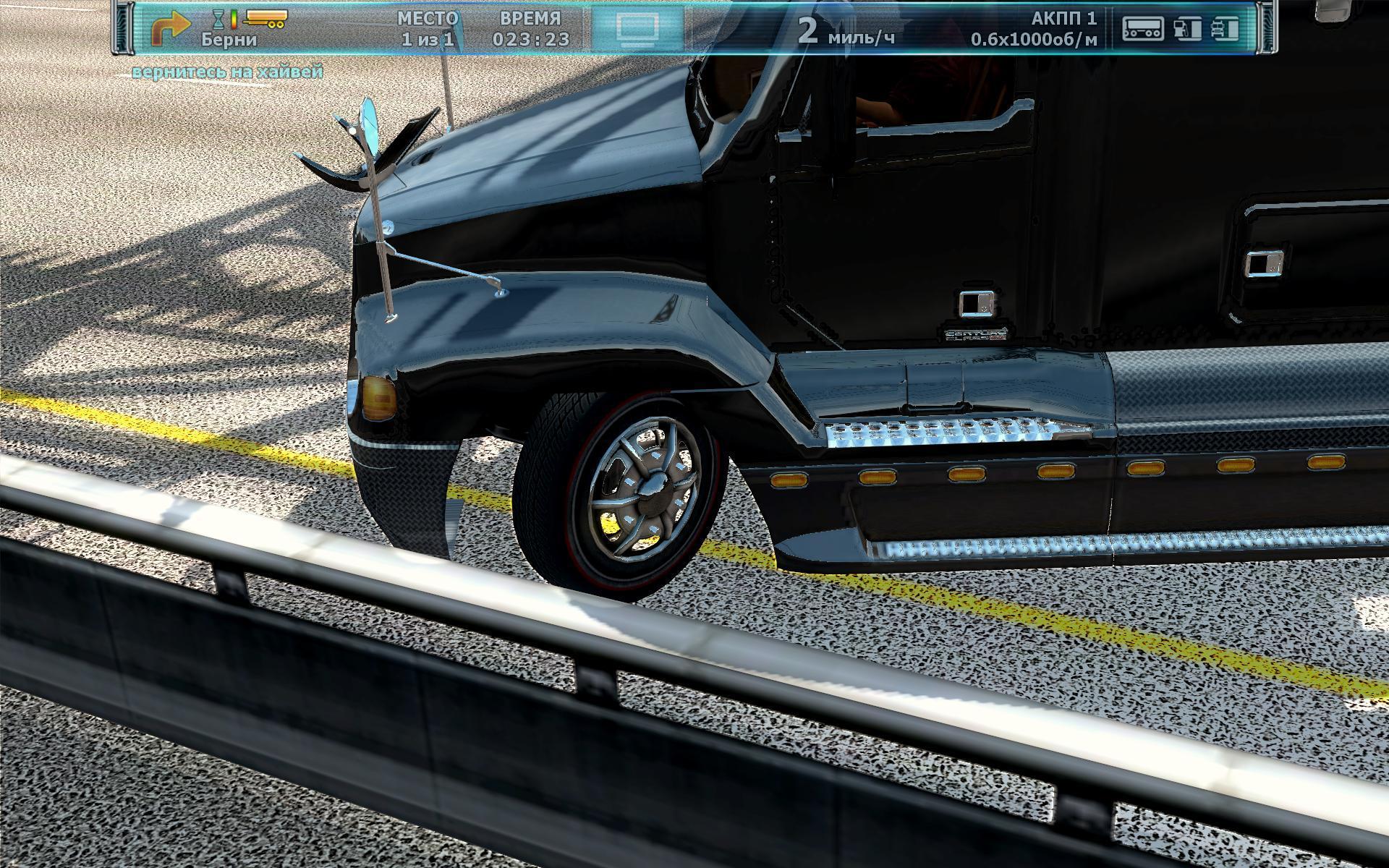Viewport: 1389px width, 868px height.
Task: Click the radio cassette icon
Action: (1143, 29)
